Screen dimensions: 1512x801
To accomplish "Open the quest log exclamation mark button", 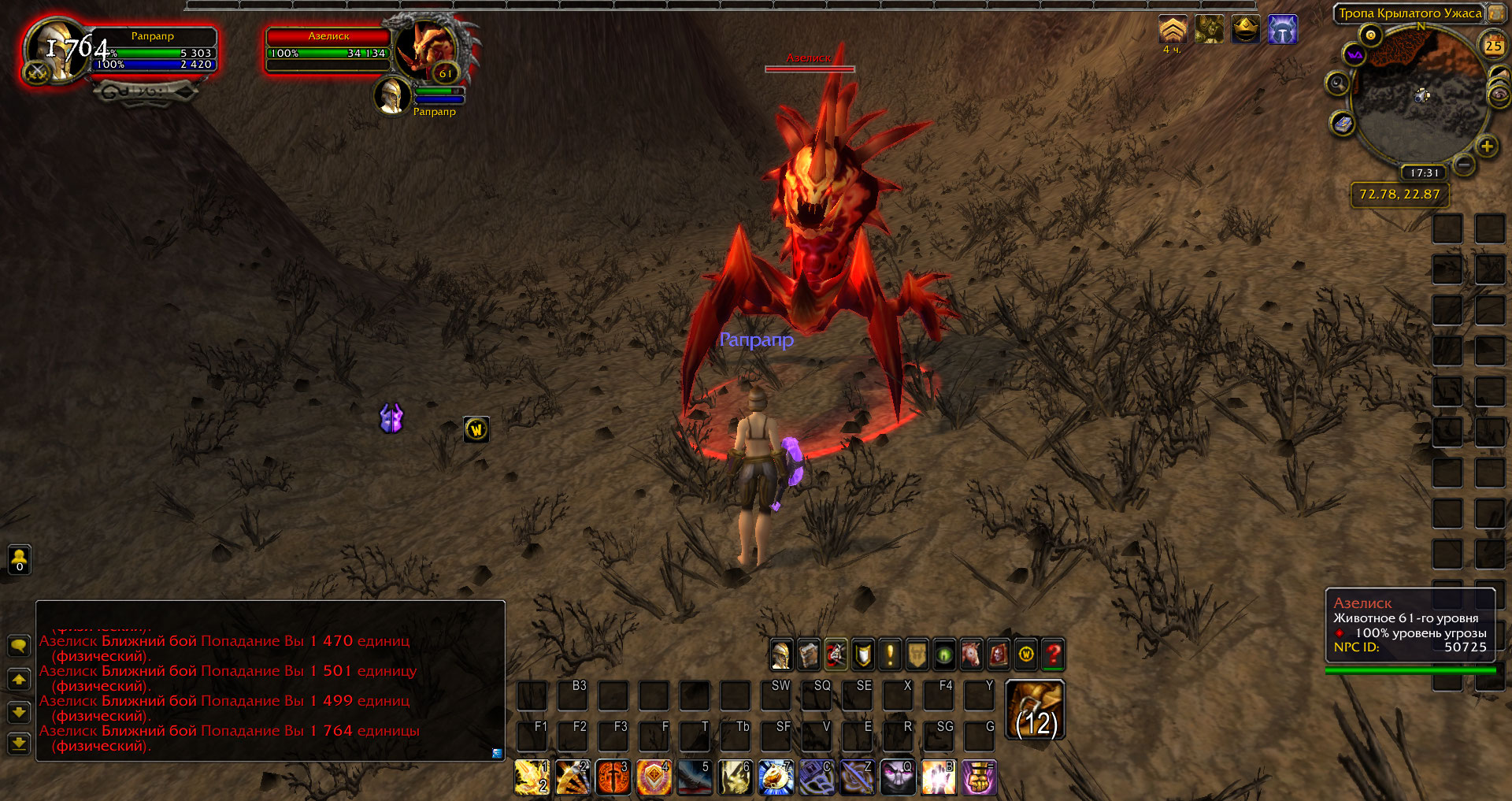I will coord(890,655).
